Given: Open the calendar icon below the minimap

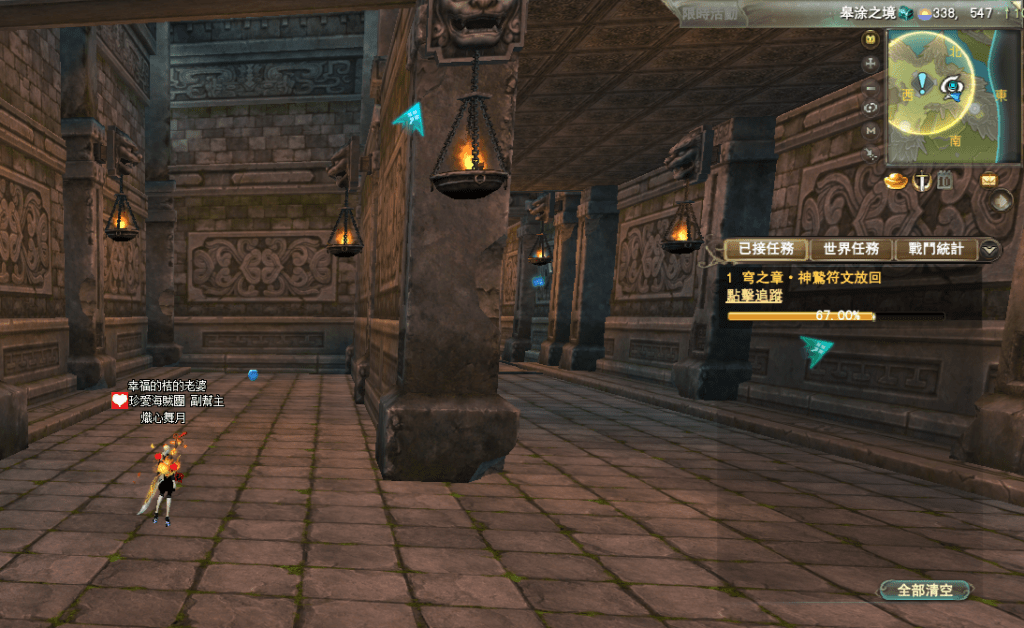Looking at the screenshot, I should (x=943, y=181).
